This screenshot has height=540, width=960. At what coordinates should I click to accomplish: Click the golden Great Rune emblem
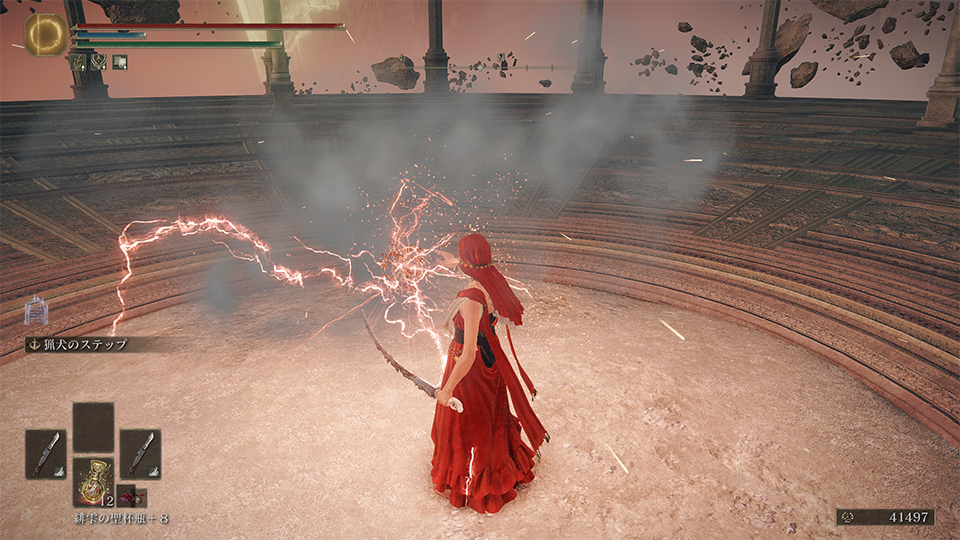pos(45,34)
